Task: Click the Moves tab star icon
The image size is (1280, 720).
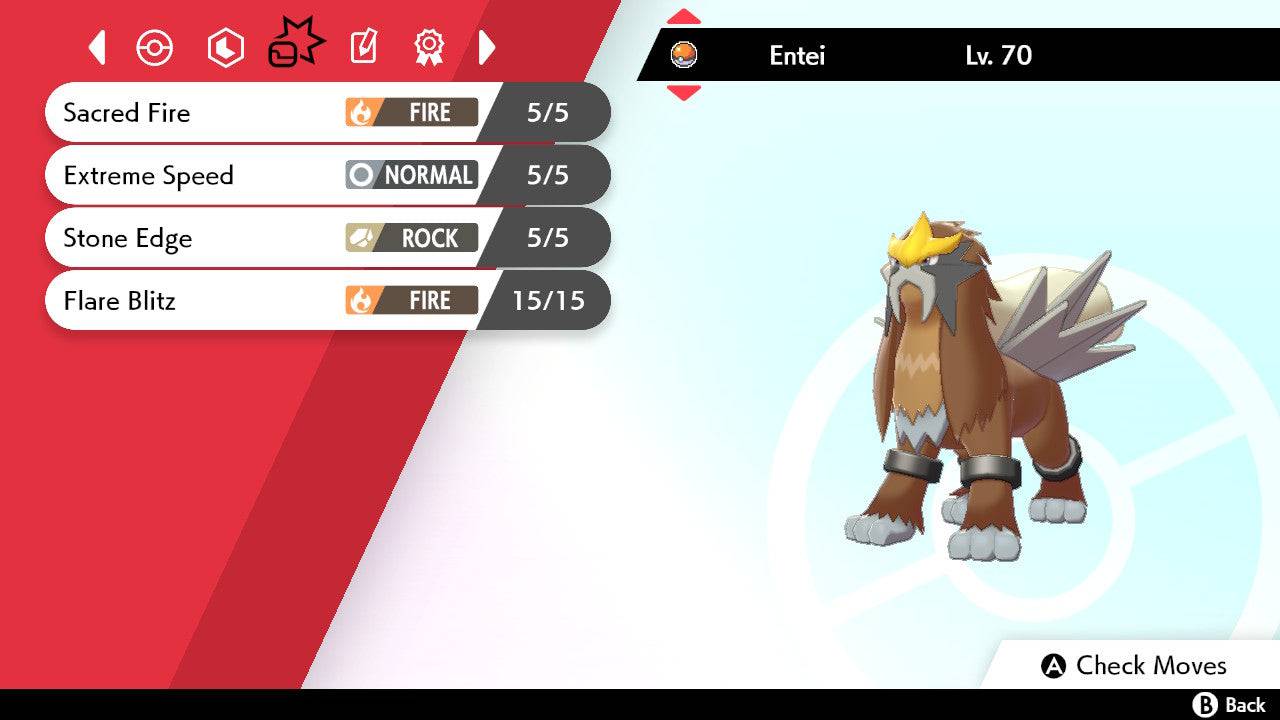Action: point(297,43)
